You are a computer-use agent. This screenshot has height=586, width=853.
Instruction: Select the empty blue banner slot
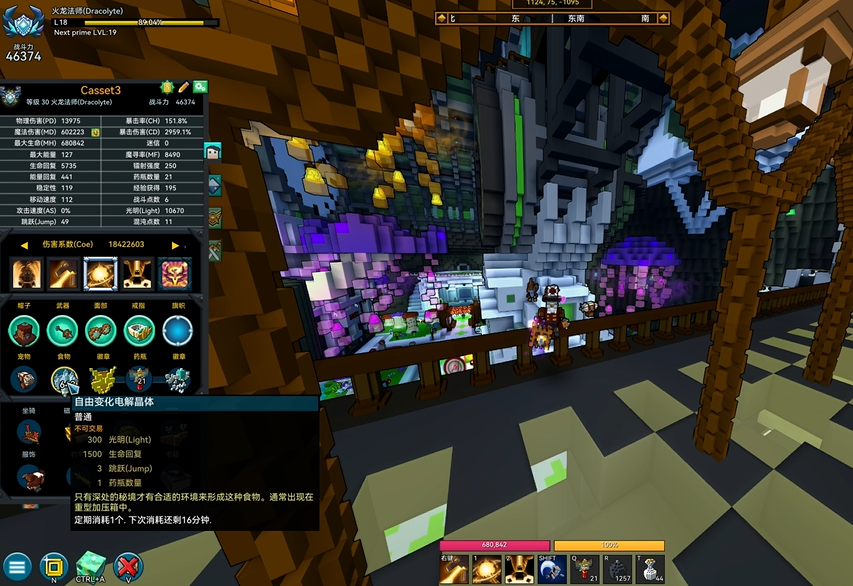(178, 329)
